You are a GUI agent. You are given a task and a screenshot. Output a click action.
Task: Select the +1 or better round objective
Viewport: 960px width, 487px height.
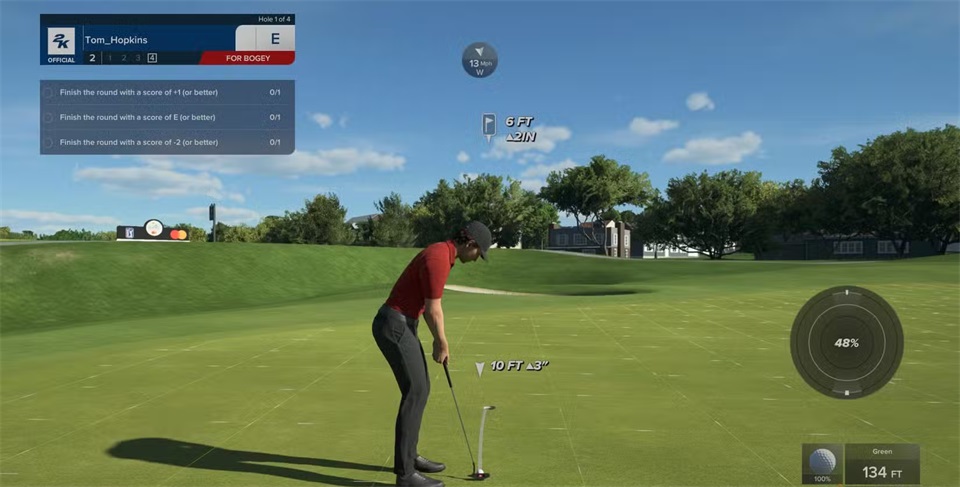pyautogui.click(x=160, y=92)
